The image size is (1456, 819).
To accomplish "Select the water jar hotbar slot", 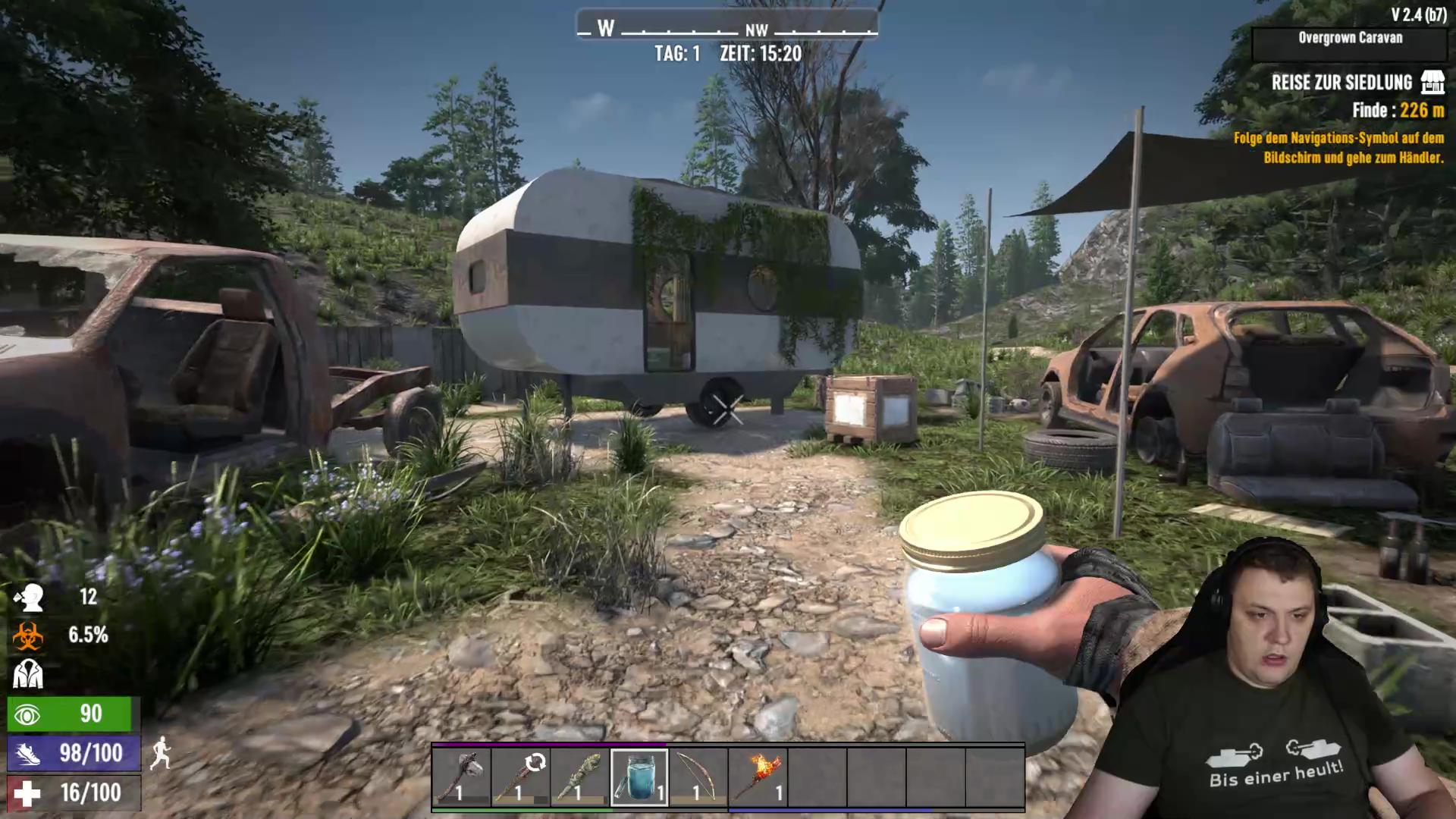I will (x=639, y=777).
